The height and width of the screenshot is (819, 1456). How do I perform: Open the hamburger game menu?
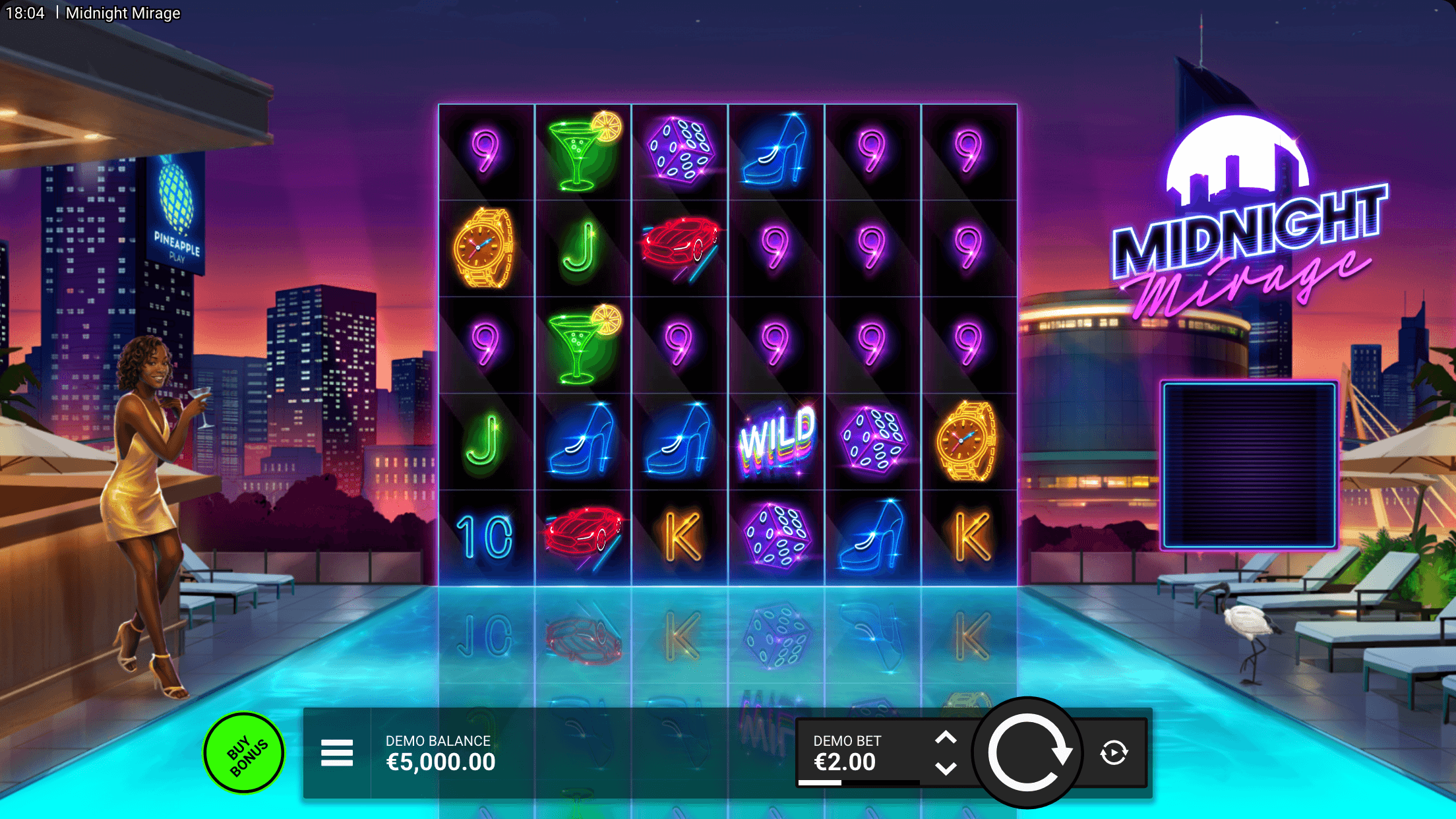click(x=337, y=752)
